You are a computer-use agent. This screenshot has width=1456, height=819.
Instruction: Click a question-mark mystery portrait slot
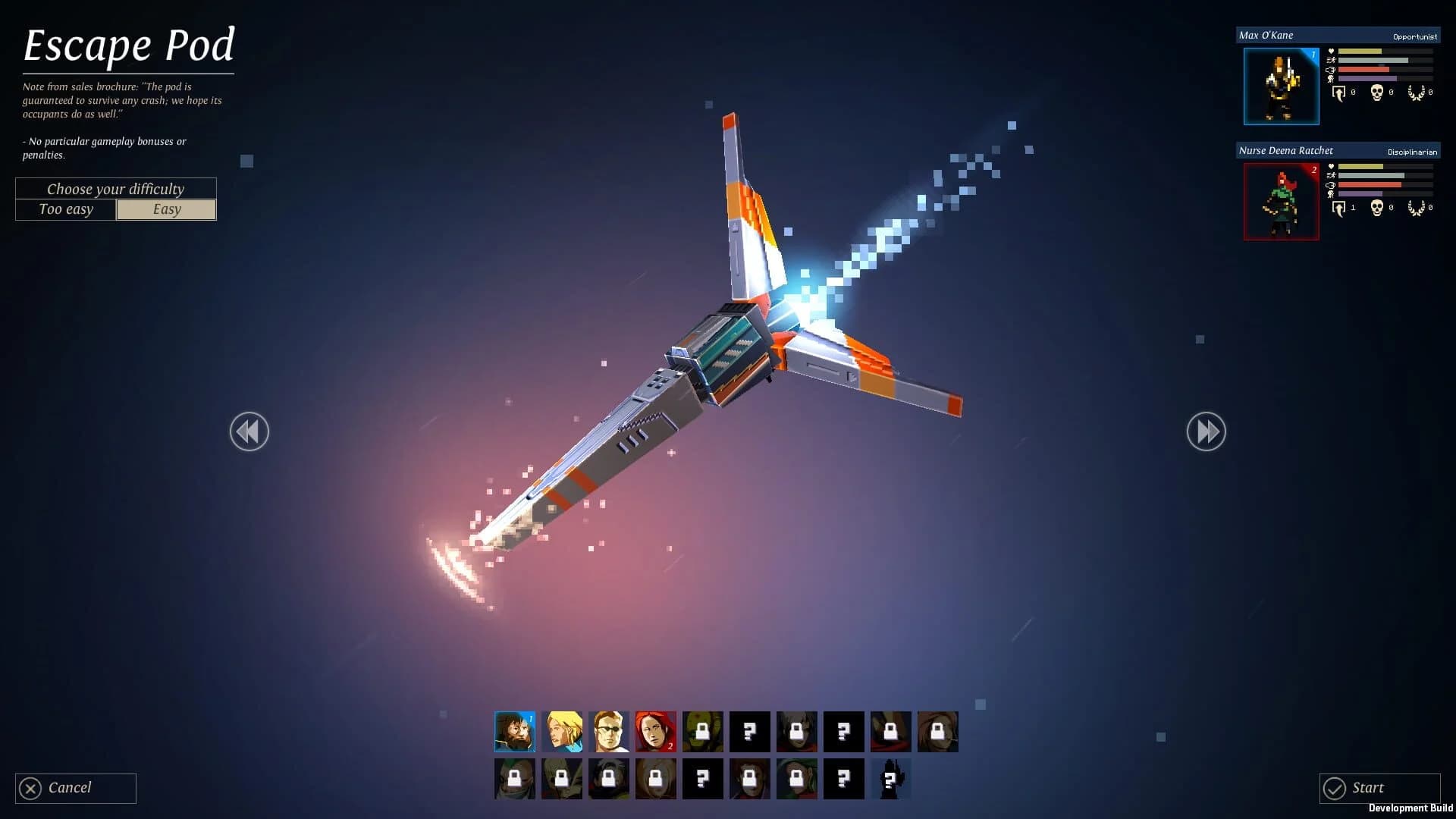[750, 731]
